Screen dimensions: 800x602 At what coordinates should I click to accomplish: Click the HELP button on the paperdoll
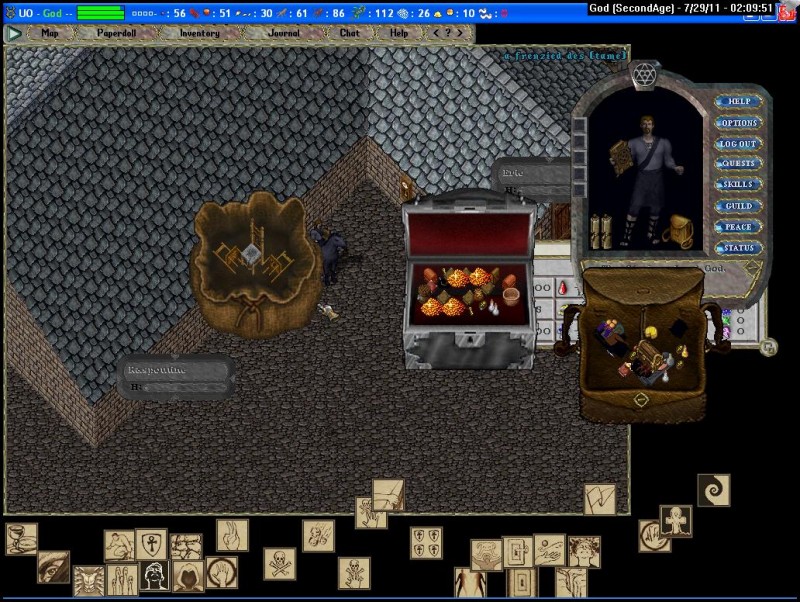739,101
